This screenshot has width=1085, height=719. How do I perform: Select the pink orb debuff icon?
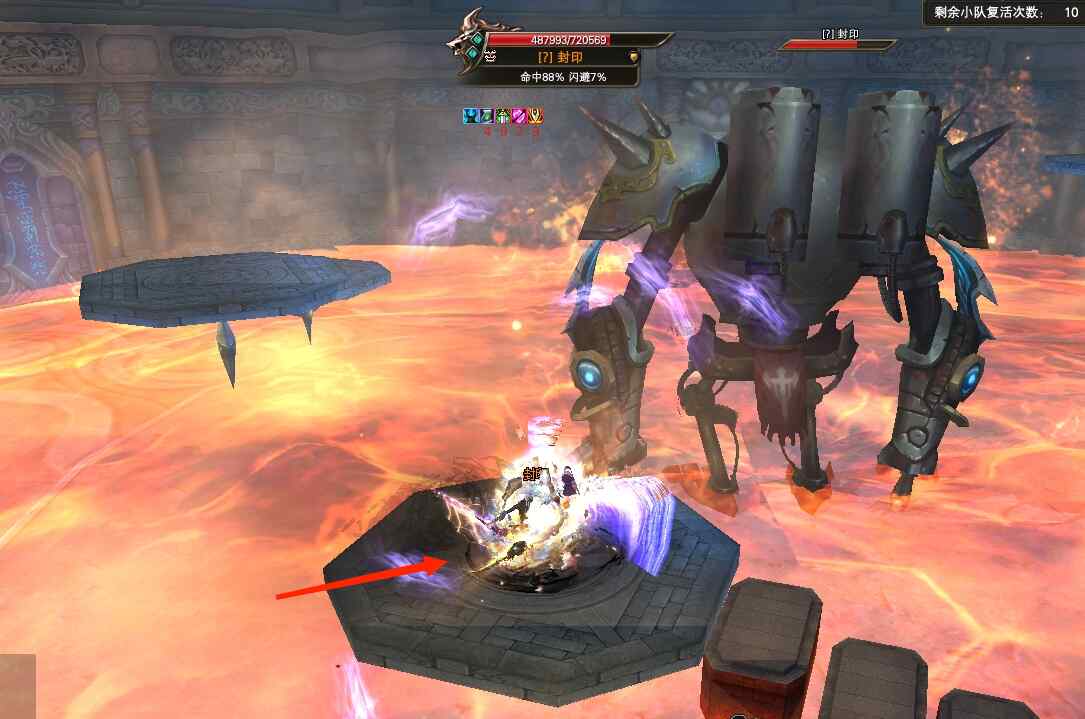[x=519, y=117]
